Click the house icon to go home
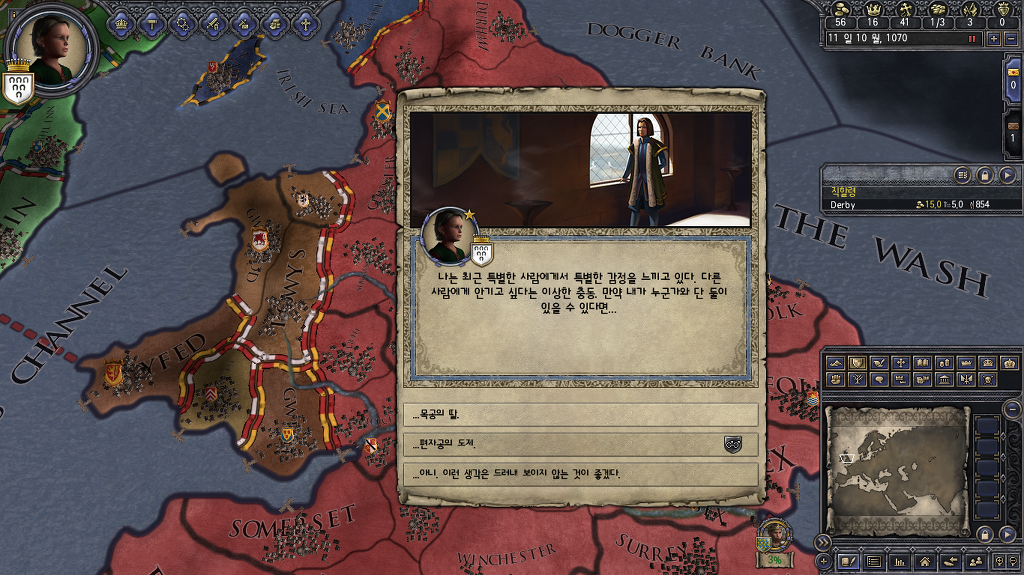Image resolution: width=1024 pixels, height=575 pixels. (925, 562)
